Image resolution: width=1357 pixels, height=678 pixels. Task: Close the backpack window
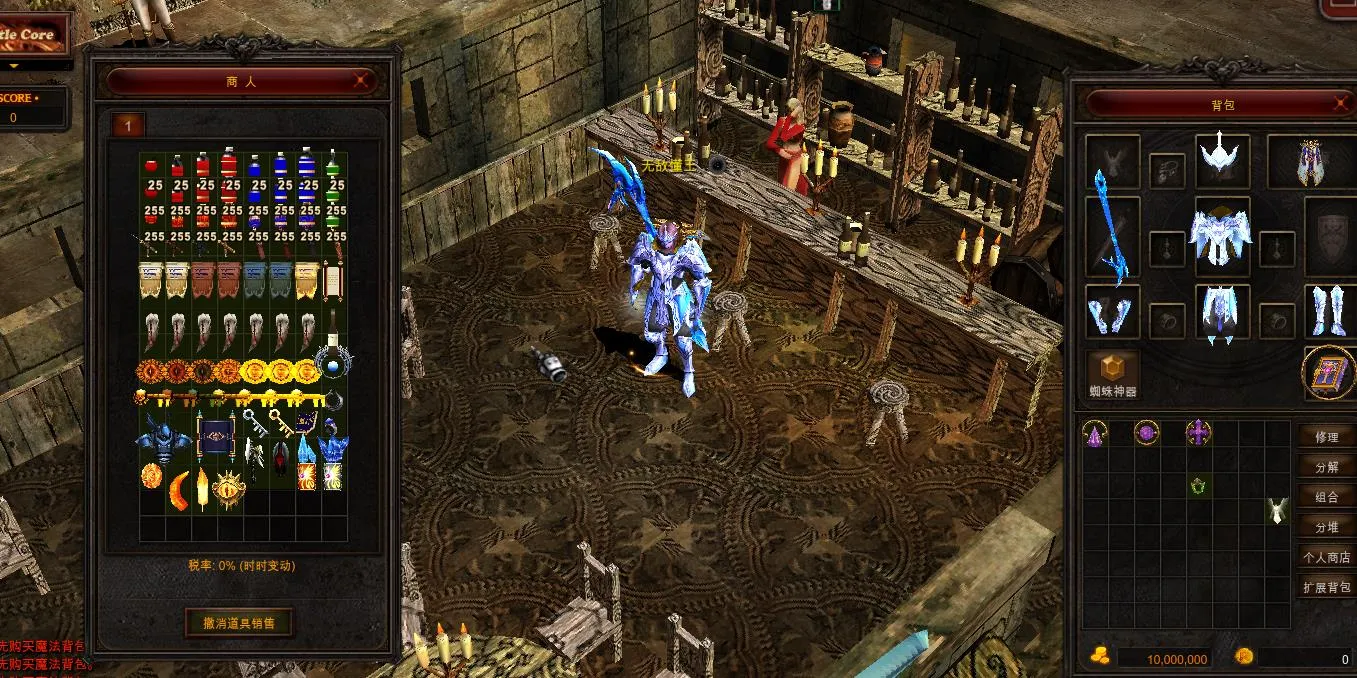[1342, 103]
